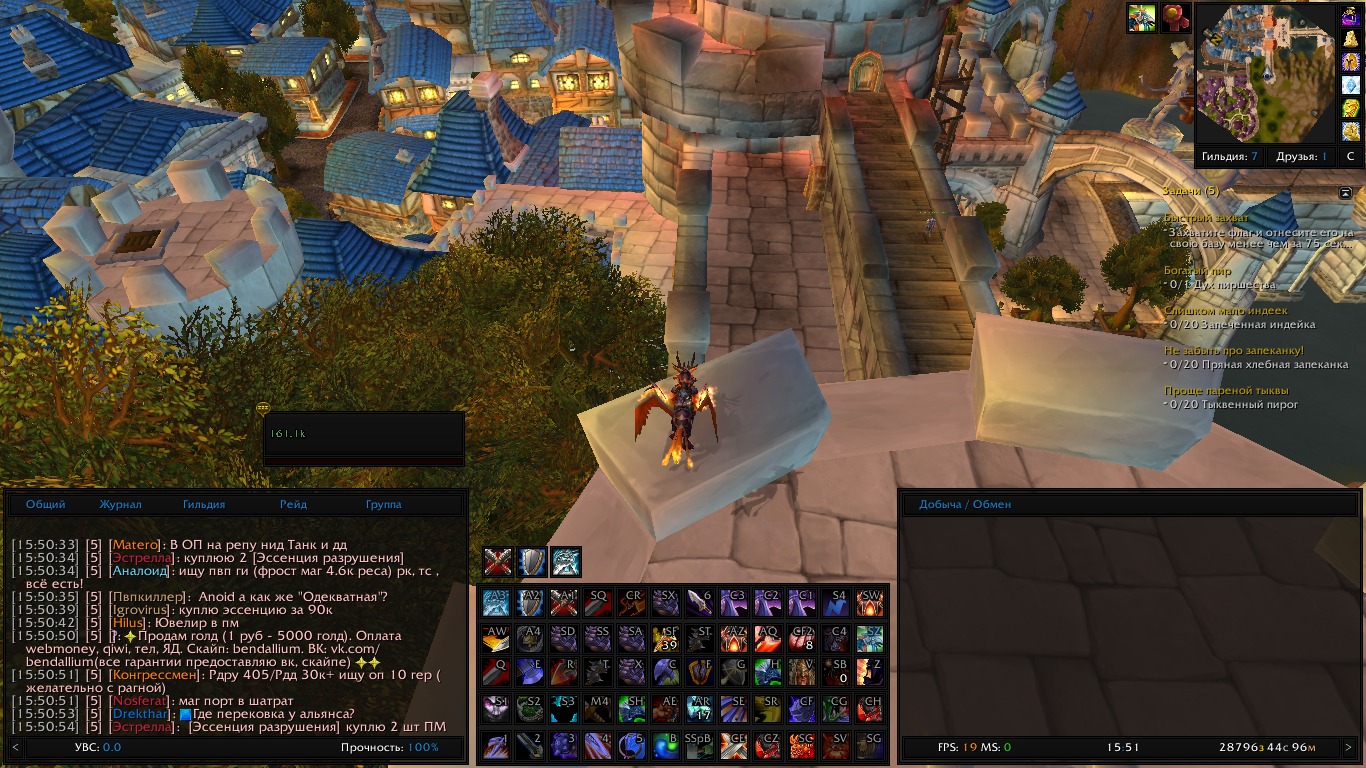Use the action slot keybound SQ
The image size is (1366, 768).
tap(598, 603)
